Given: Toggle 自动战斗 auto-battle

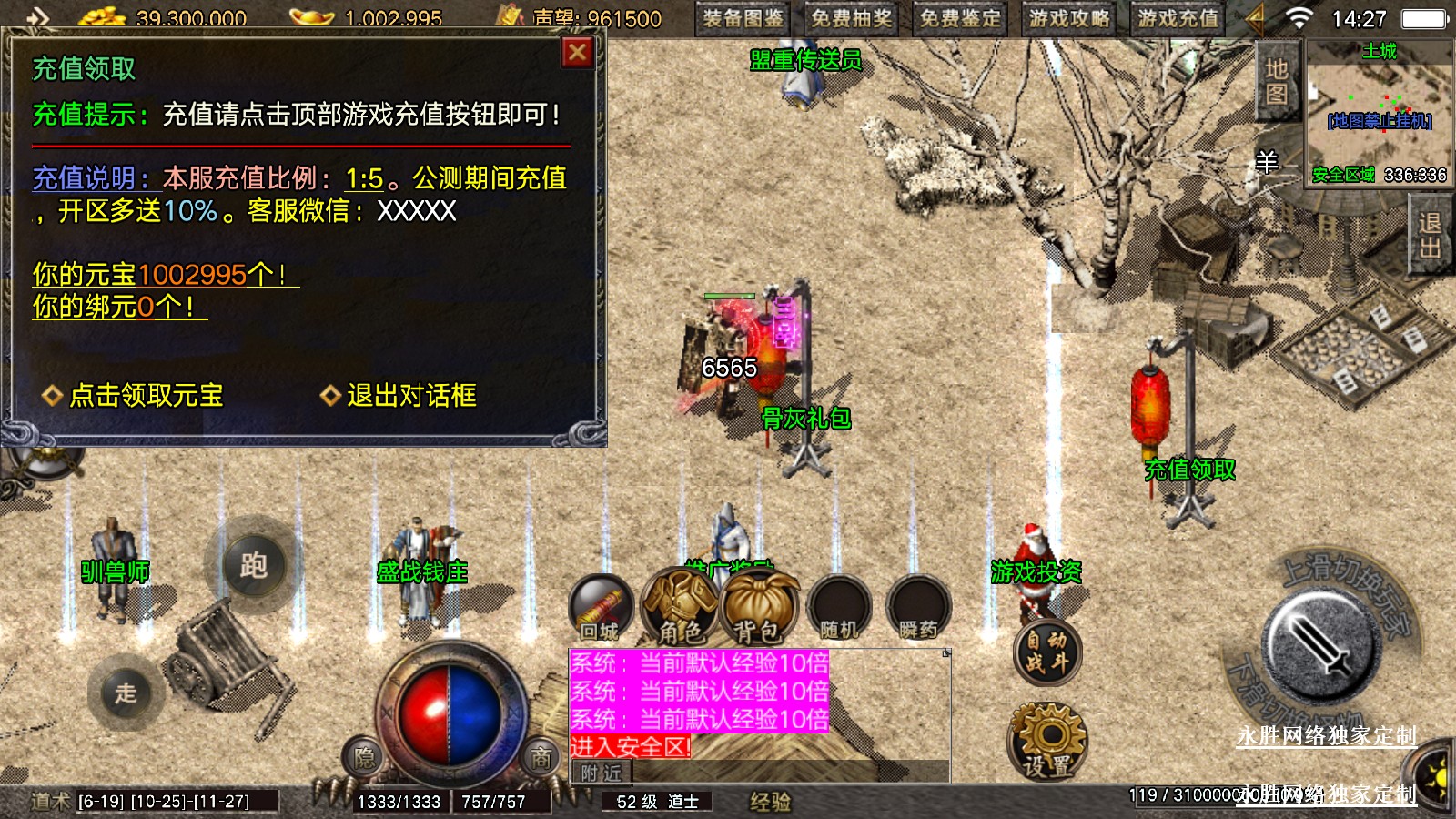Looking at the screenshot, I should 1046,652.
